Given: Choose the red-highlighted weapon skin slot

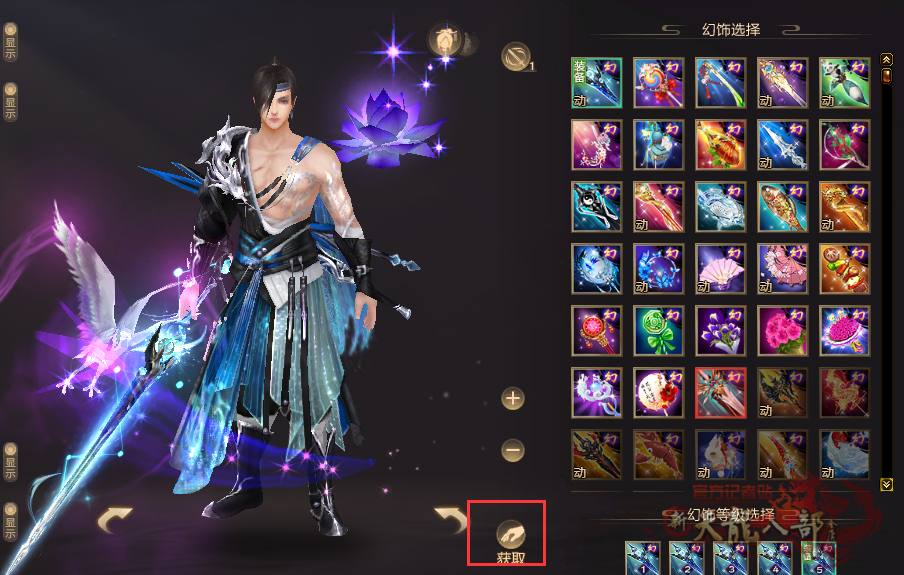Looking at the screenshot, I should (720, 392).
